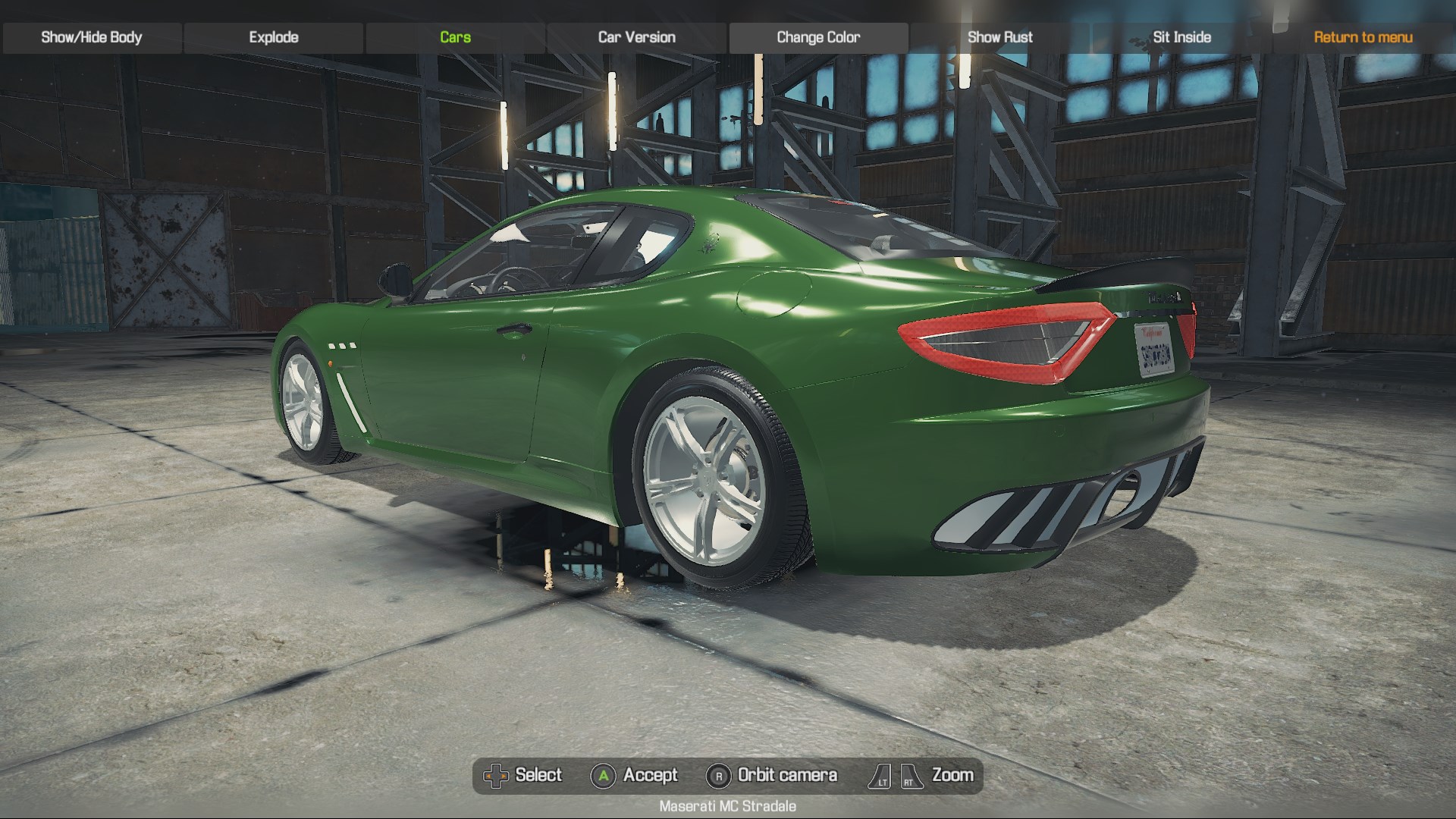Choose the Car Version option
The width and height of the screenshot is (1456, 819).
(636, 37)
